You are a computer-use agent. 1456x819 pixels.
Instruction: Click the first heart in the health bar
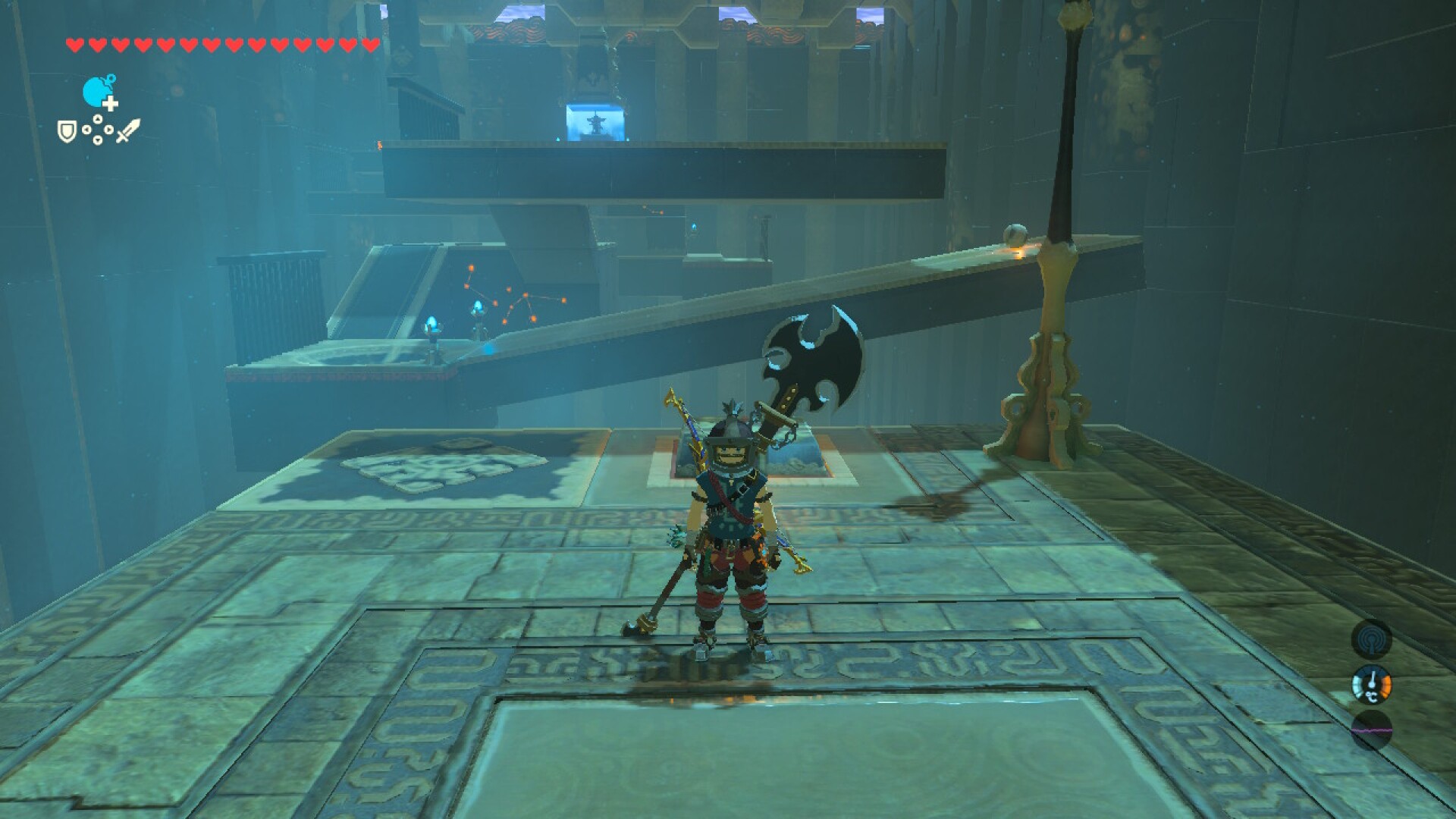(75, 44)
